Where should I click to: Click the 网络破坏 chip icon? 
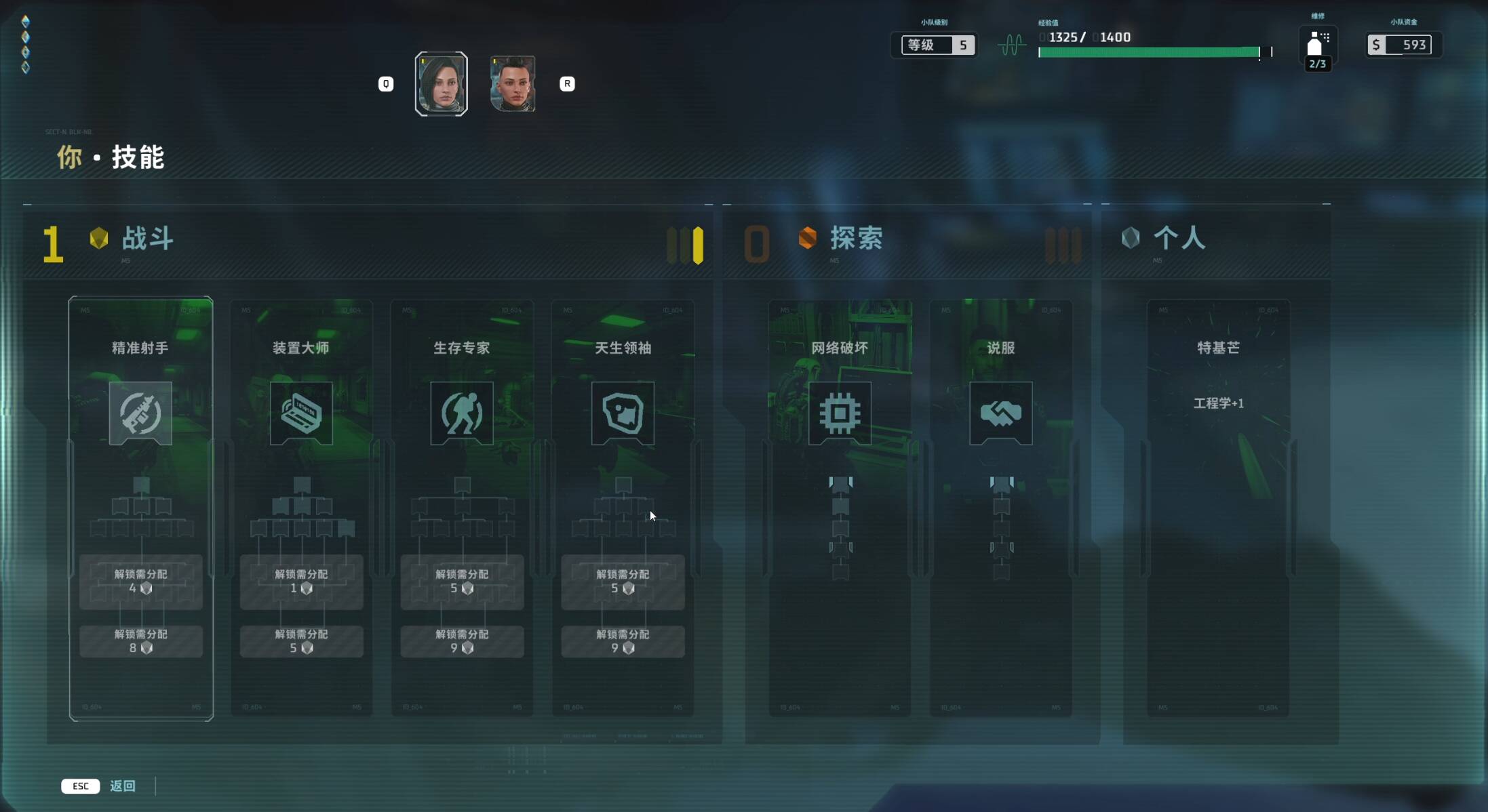tap(840, 413)
